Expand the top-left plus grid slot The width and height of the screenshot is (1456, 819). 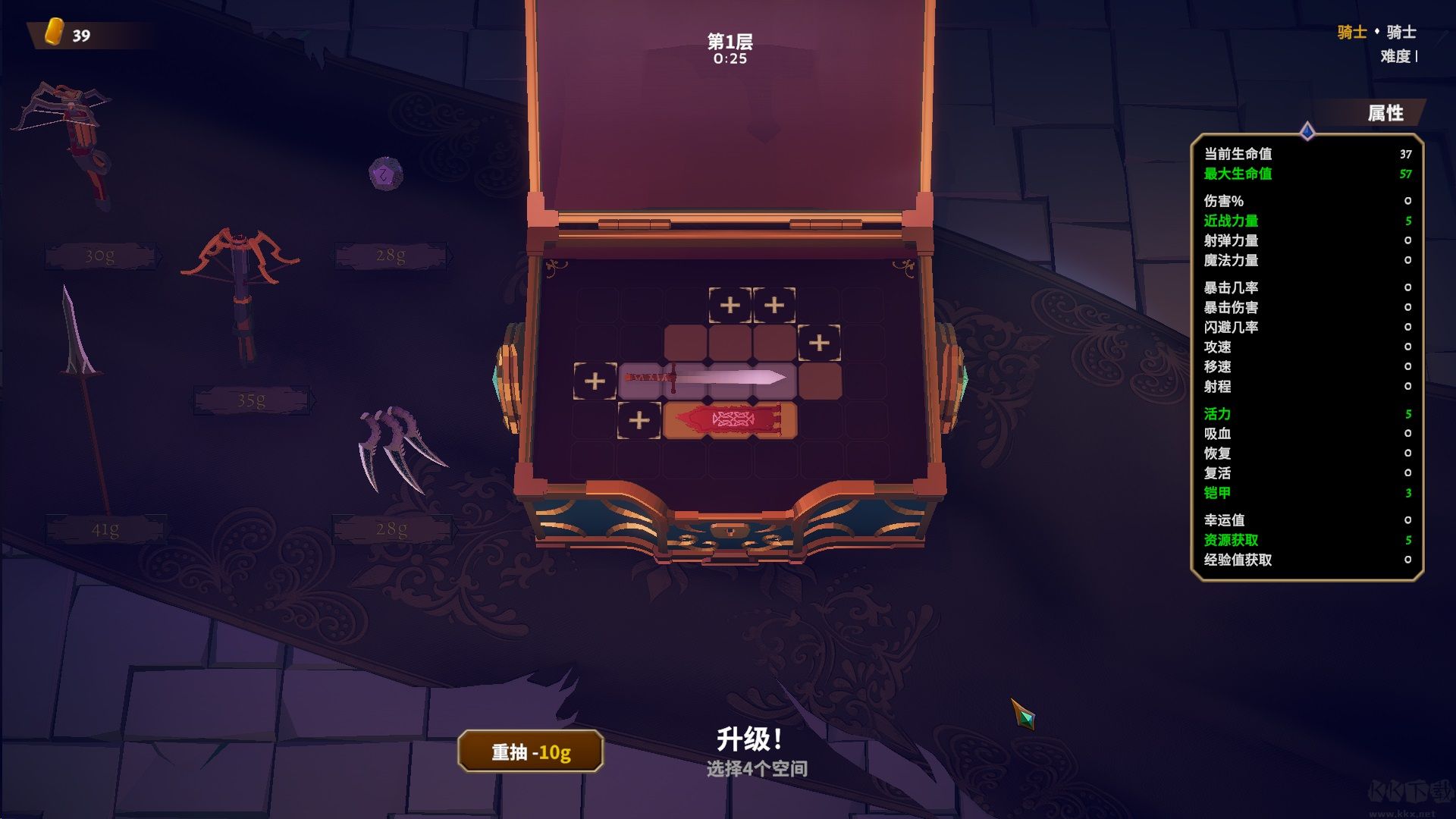click(730, 306)
